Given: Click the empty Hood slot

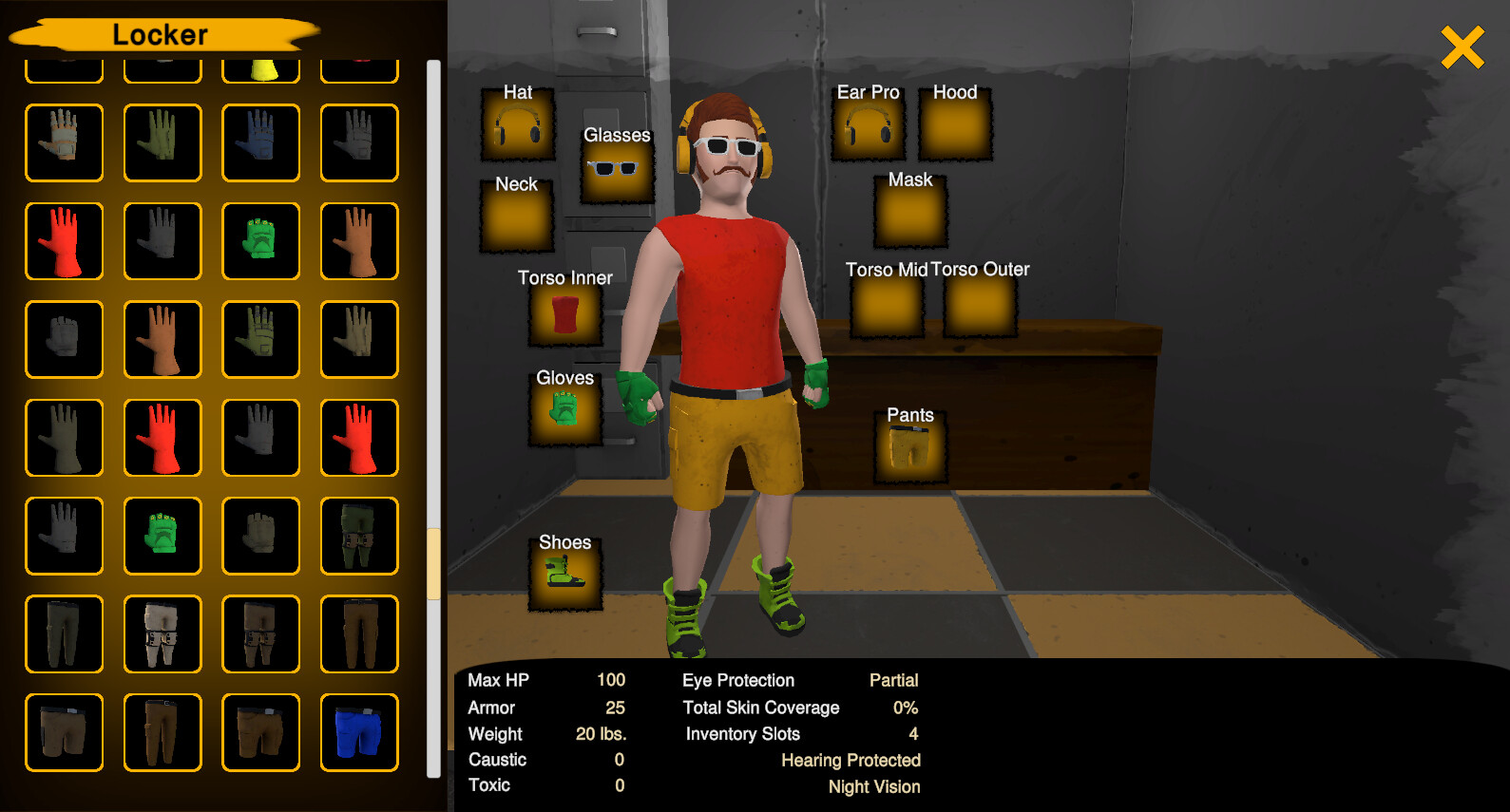Looking at the screenshot, I should (x=955, y=126).
